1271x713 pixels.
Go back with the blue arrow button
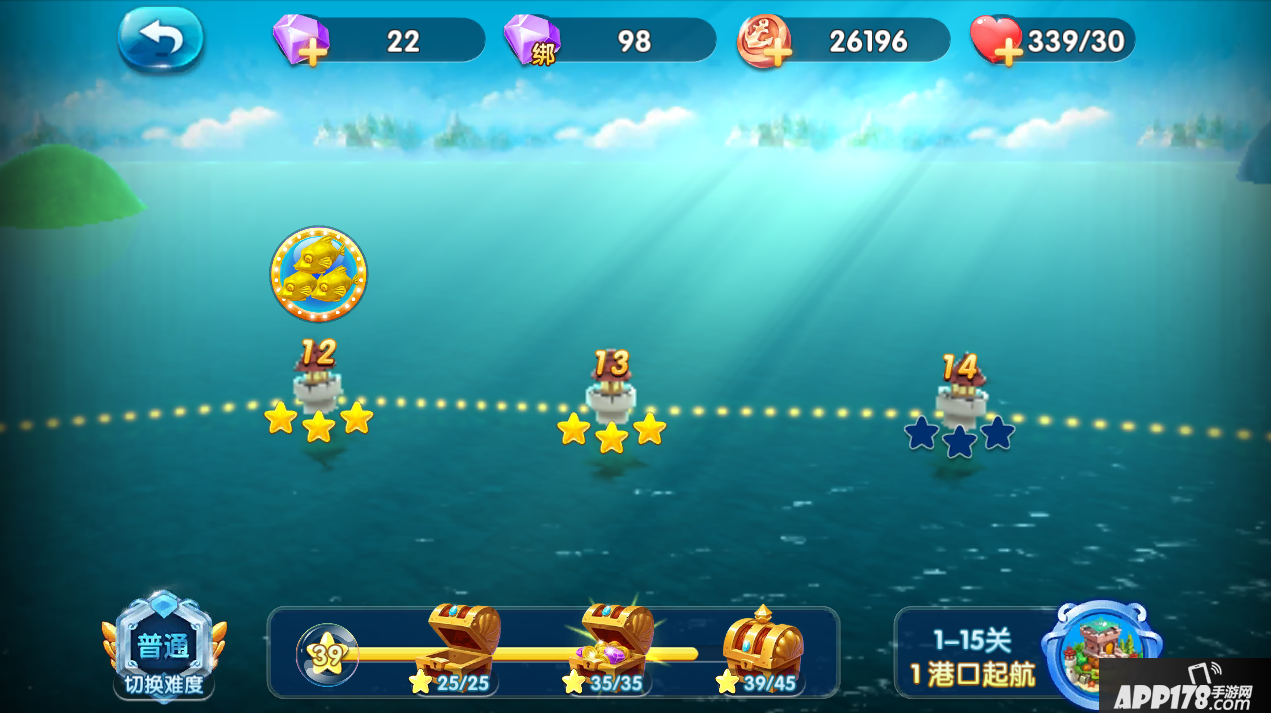(x=160, y=40)
